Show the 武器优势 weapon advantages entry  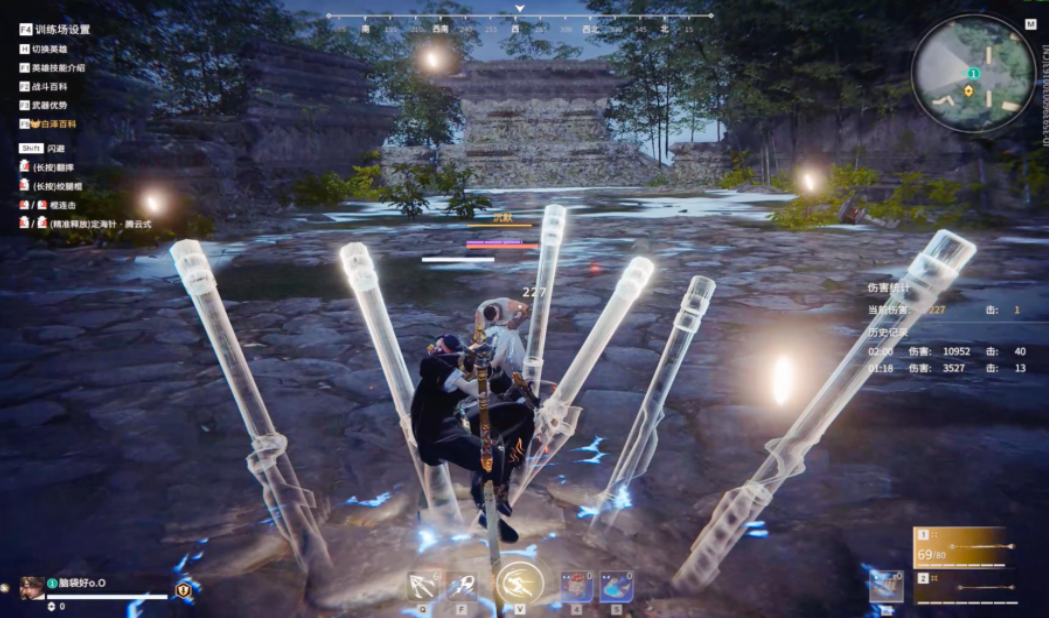[x=51, y=105]
